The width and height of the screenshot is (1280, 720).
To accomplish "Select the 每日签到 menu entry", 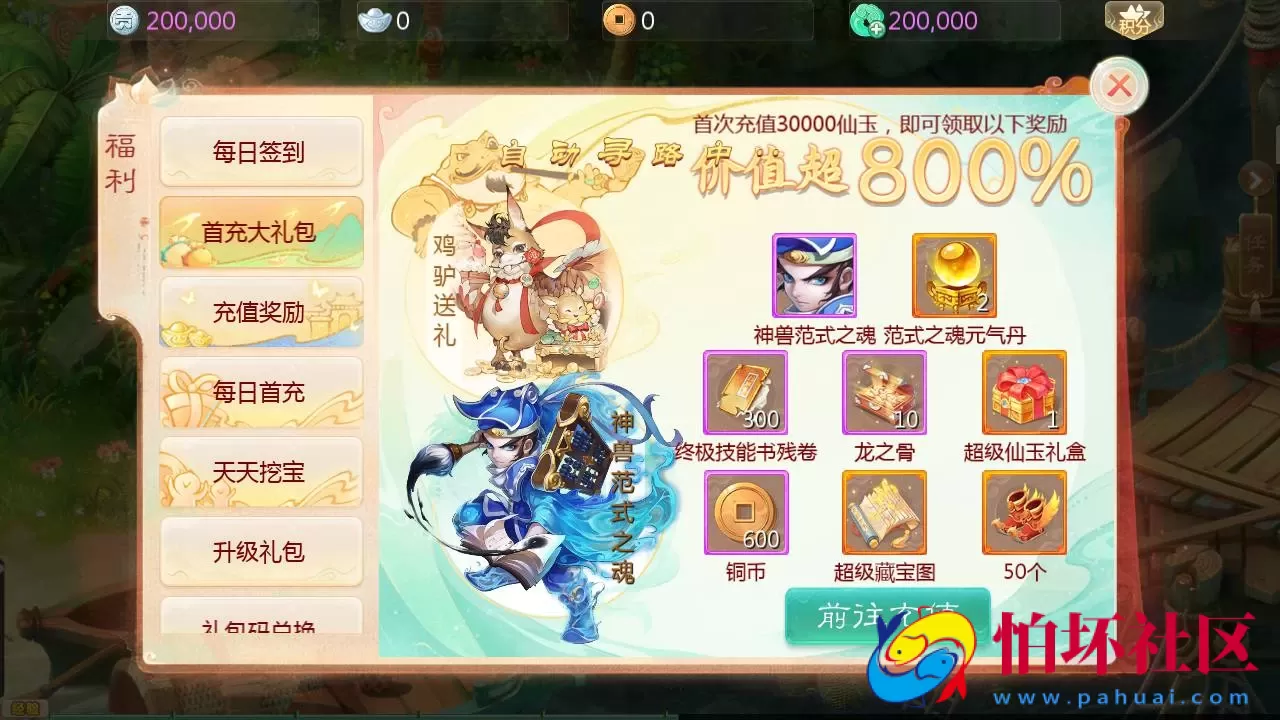I will pos(260,151).
